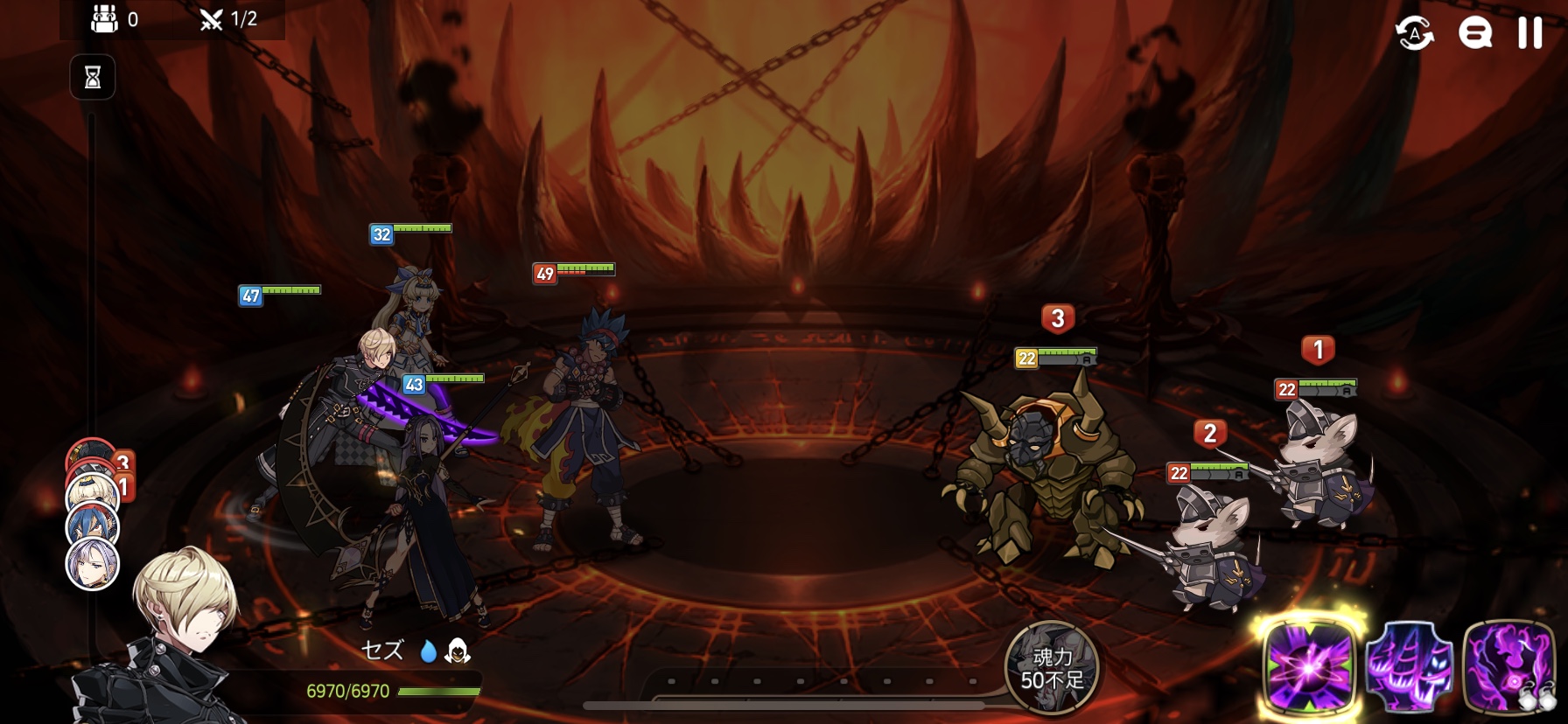Pause the battle
This screenshot has width=1568, height=724.
click(x=1529, y=33)
